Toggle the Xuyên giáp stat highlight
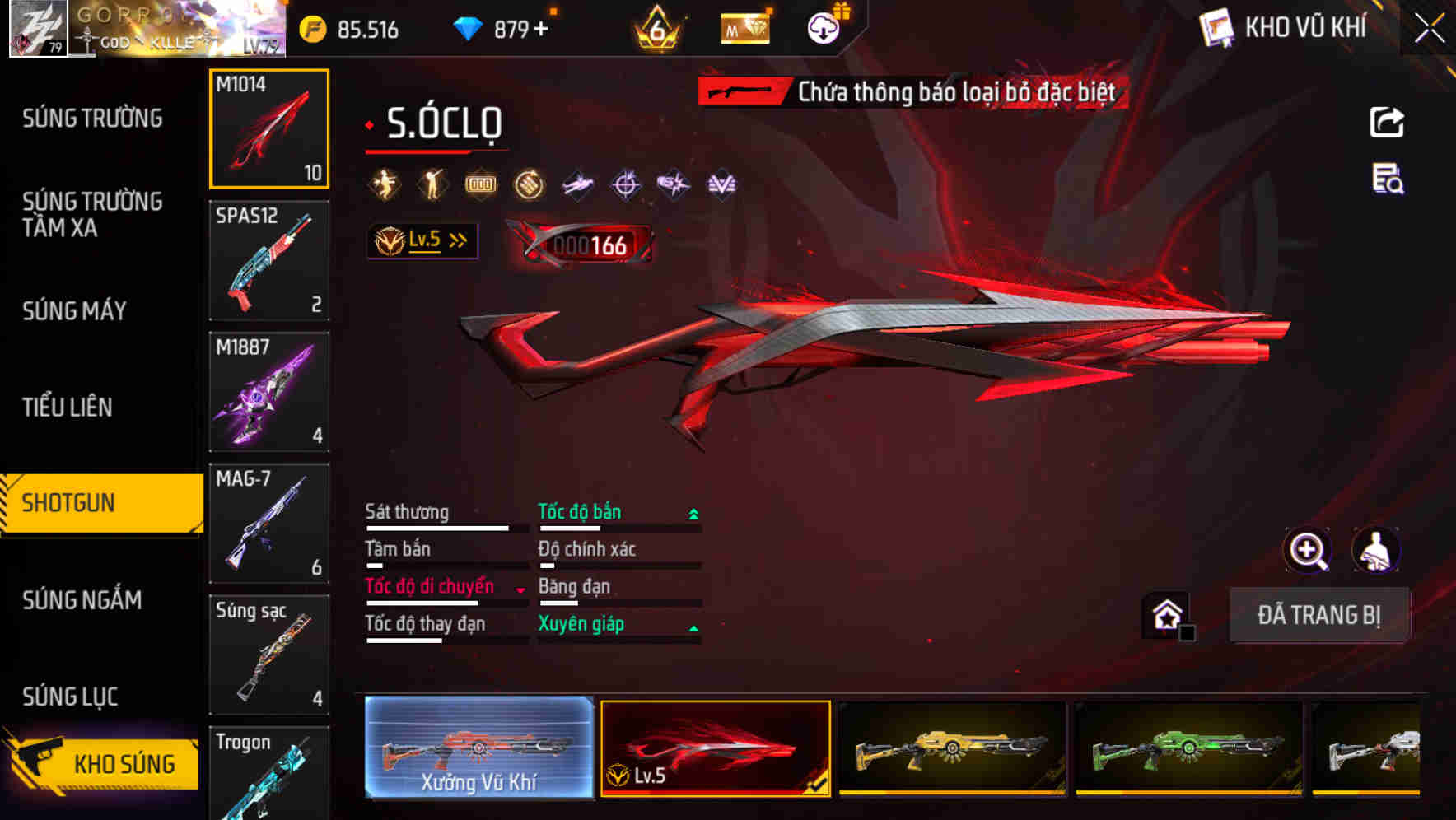Image resolution: width=1456 pixels, height=820 pixels. (580, 624)
